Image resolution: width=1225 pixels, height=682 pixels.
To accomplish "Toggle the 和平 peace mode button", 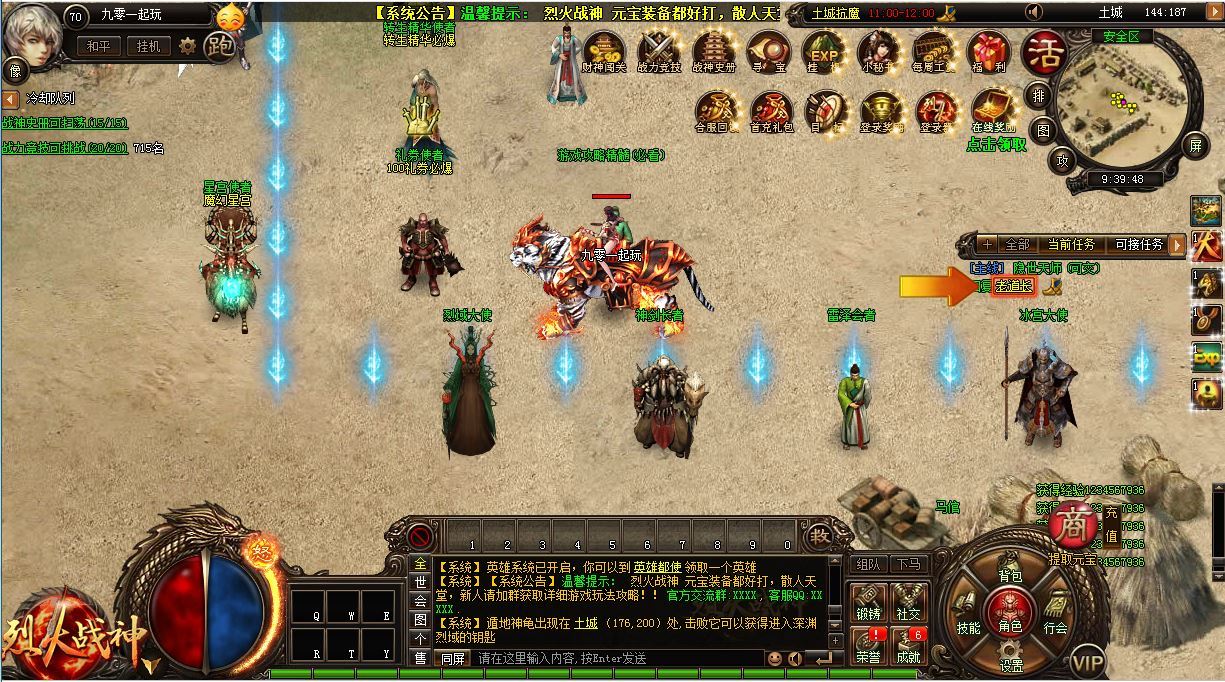I will click(x=97, y=46).
